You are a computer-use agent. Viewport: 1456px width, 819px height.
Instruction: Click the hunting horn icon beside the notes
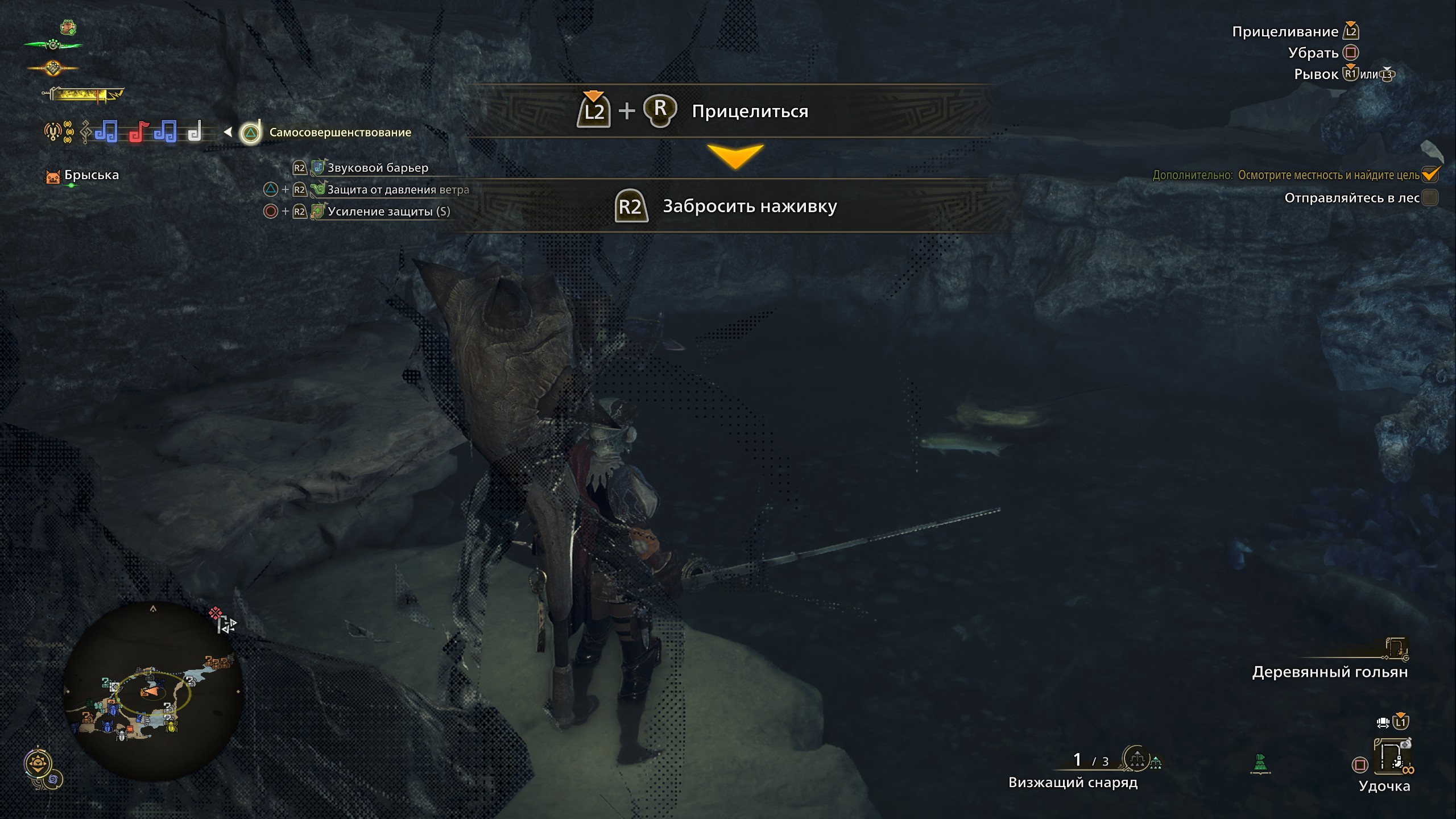[53, 132]
